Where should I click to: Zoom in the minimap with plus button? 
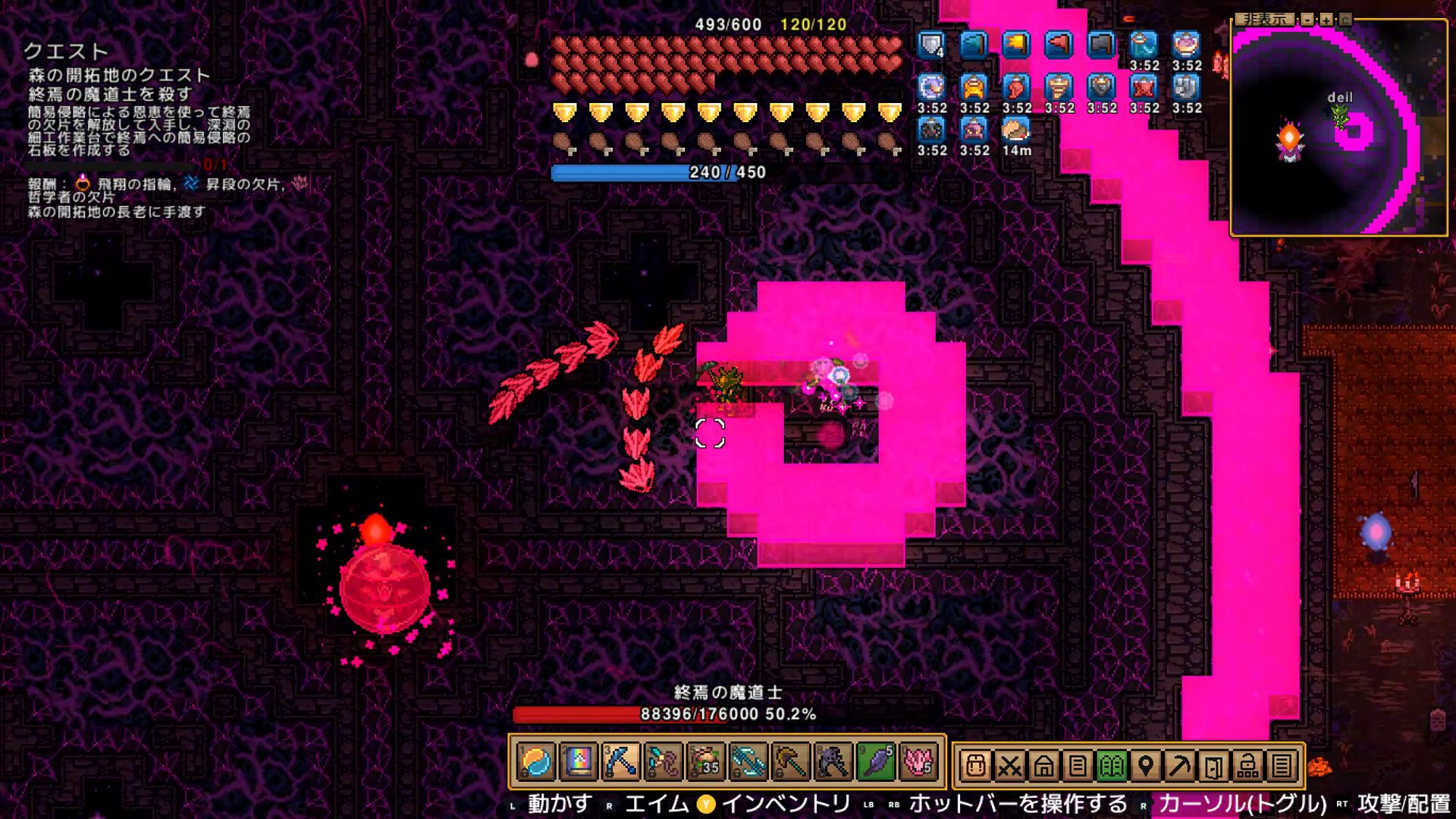pos(1326,20)
